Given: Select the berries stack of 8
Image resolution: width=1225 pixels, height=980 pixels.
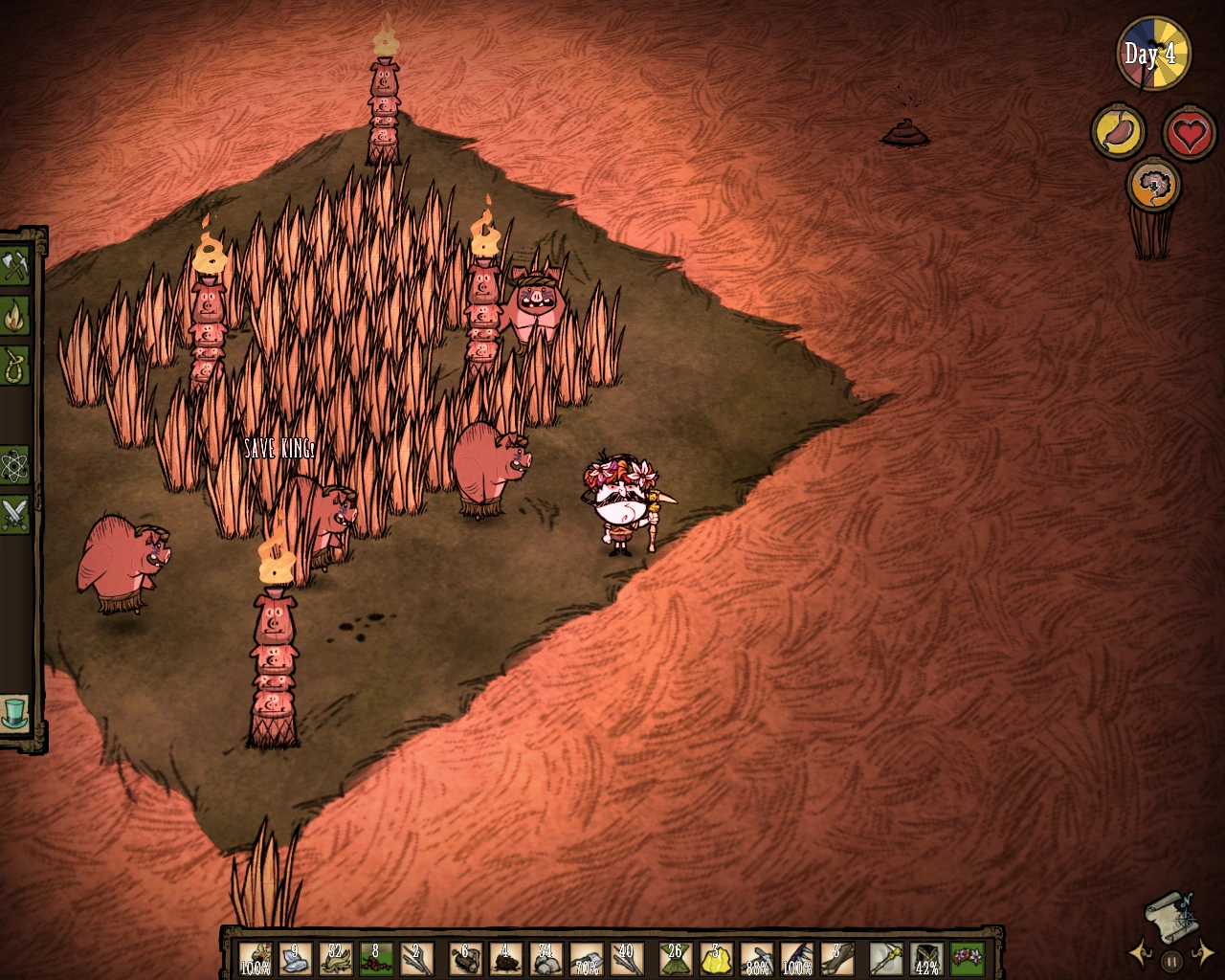Looking at the screenshot, I should coord(374,957).
